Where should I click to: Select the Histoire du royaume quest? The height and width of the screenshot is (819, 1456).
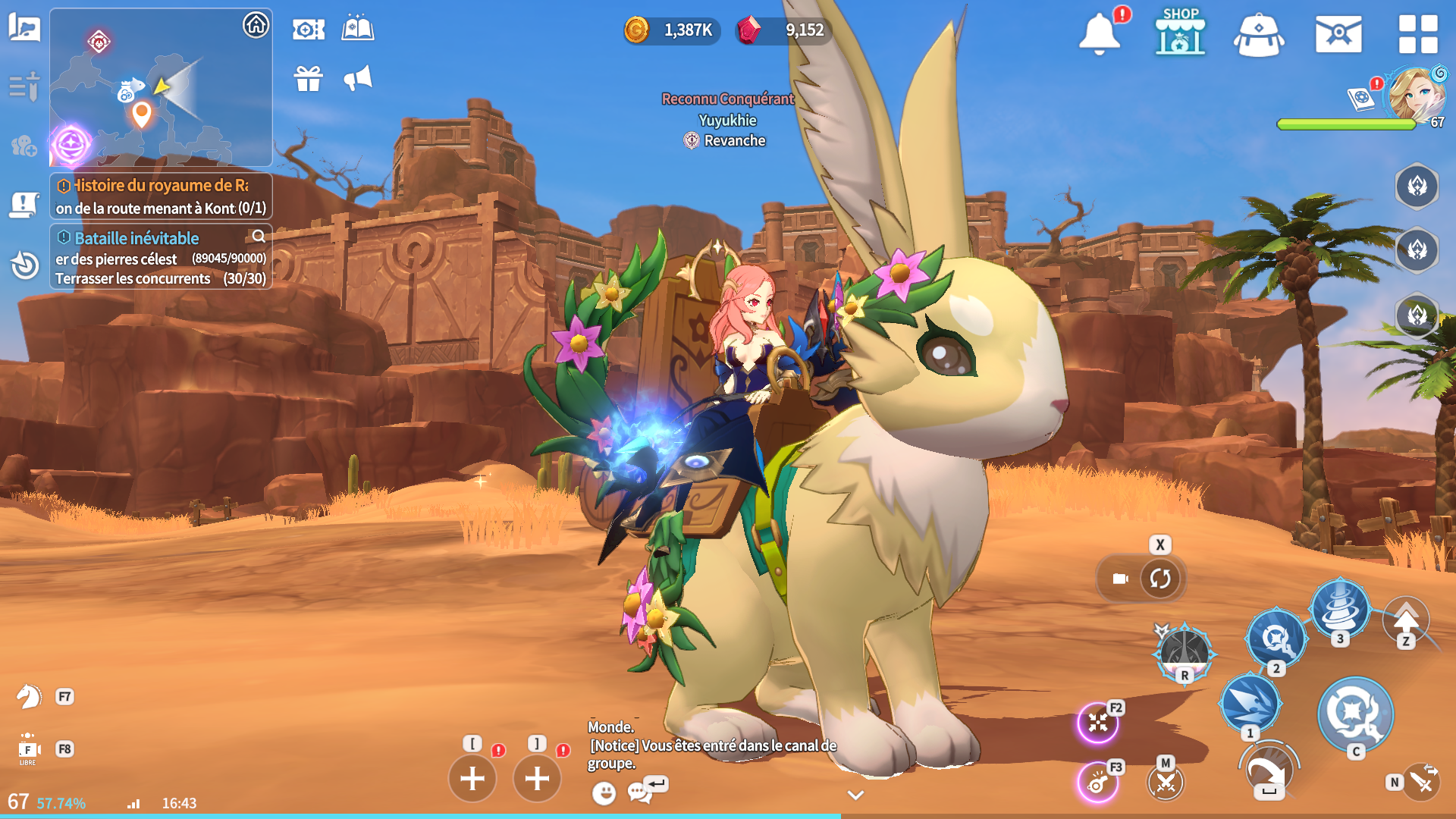160,196
